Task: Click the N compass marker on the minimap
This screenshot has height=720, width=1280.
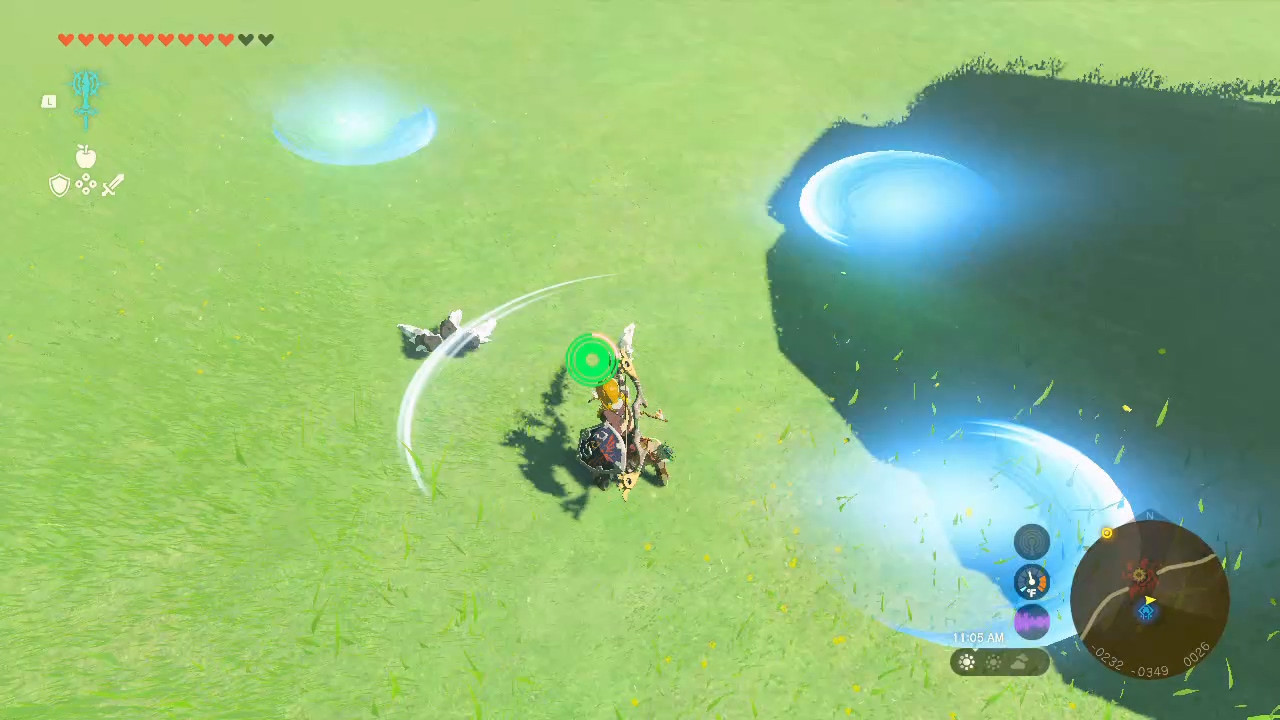Action: point(1149,515)
